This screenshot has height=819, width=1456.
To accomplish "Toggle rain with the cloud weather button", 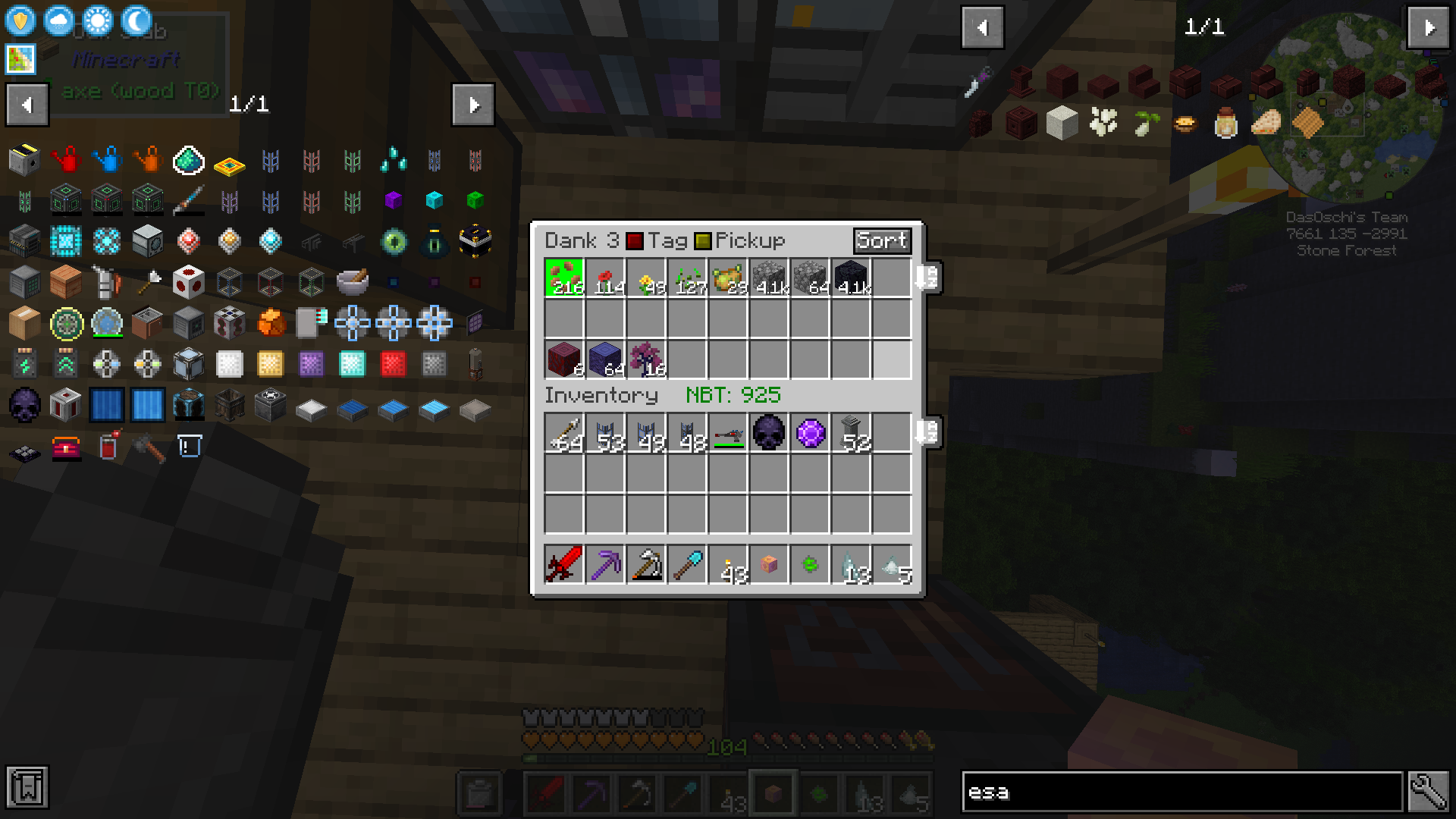I will point(58,20).
